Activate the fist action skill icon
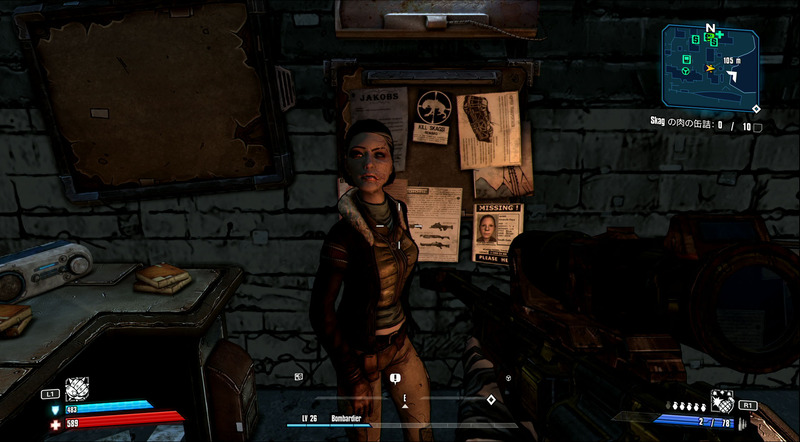This screenshot has width=800, height=442. (x=77, y=389)
